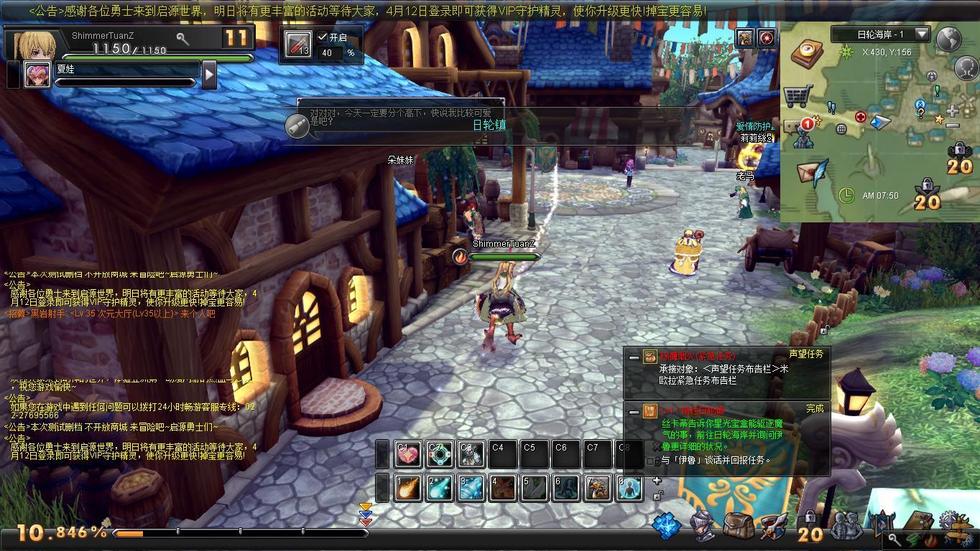
Task: Open the backpack inventory icon
Action: click(738, 524)
